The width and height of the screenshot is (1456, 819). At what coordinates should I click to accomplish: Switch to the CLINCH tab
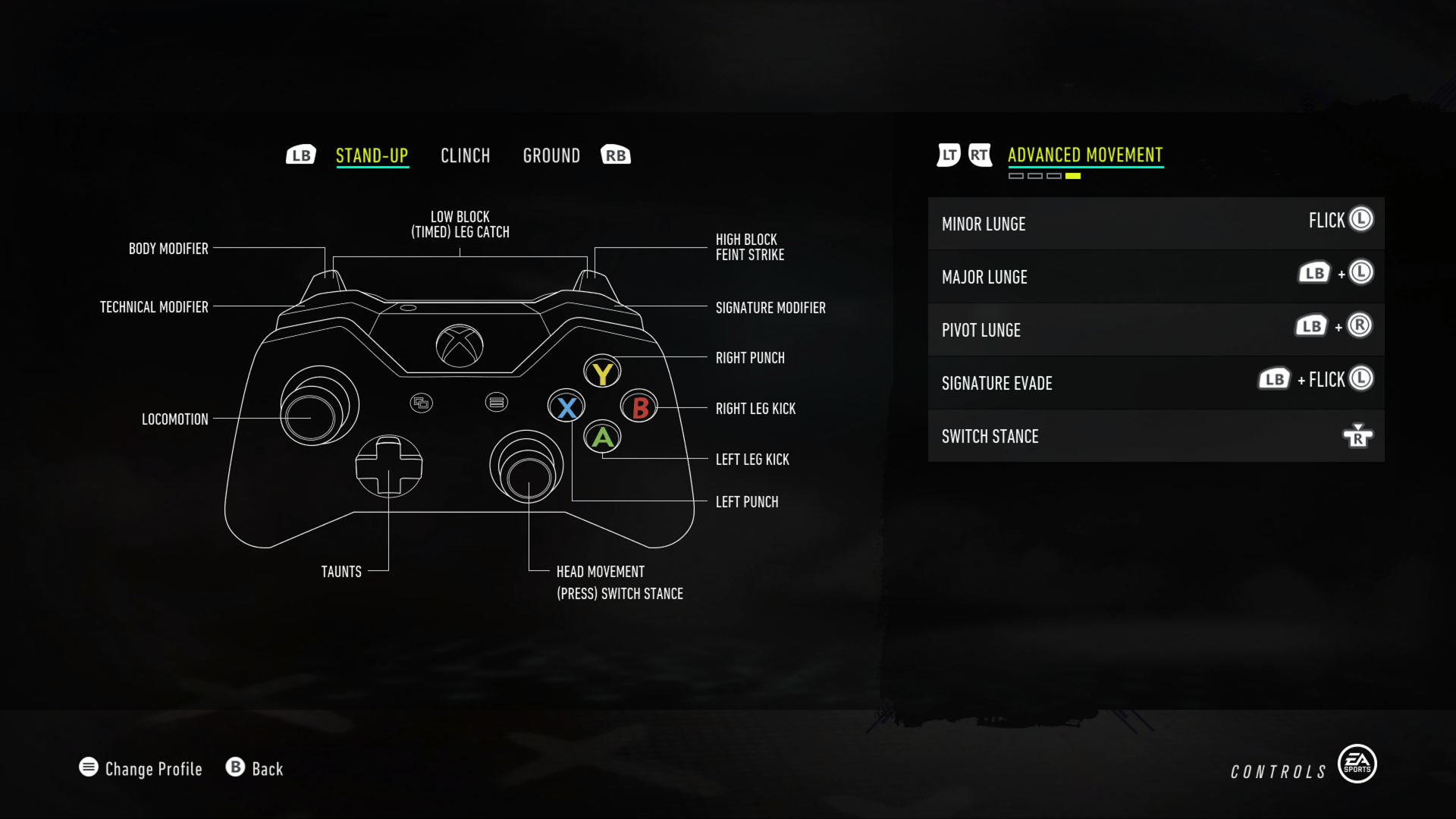(465, 155)
